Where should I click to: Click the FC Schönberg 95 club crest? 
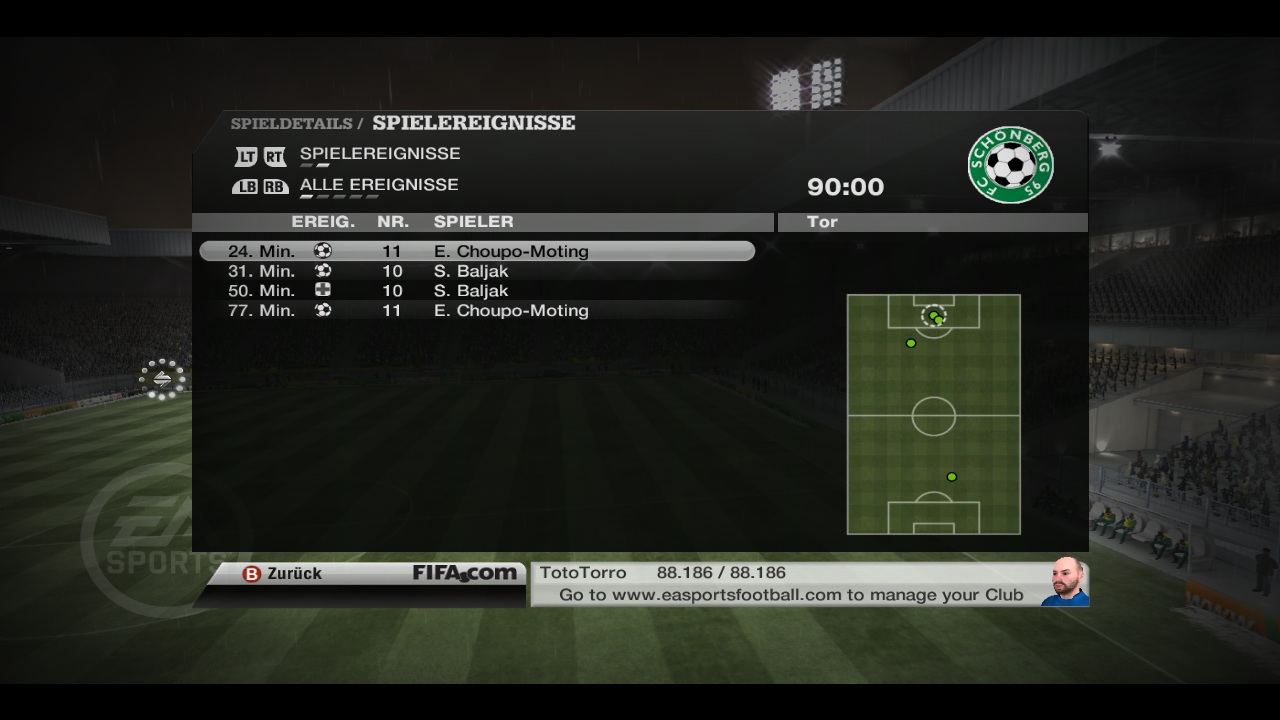tap(1010, 164)
